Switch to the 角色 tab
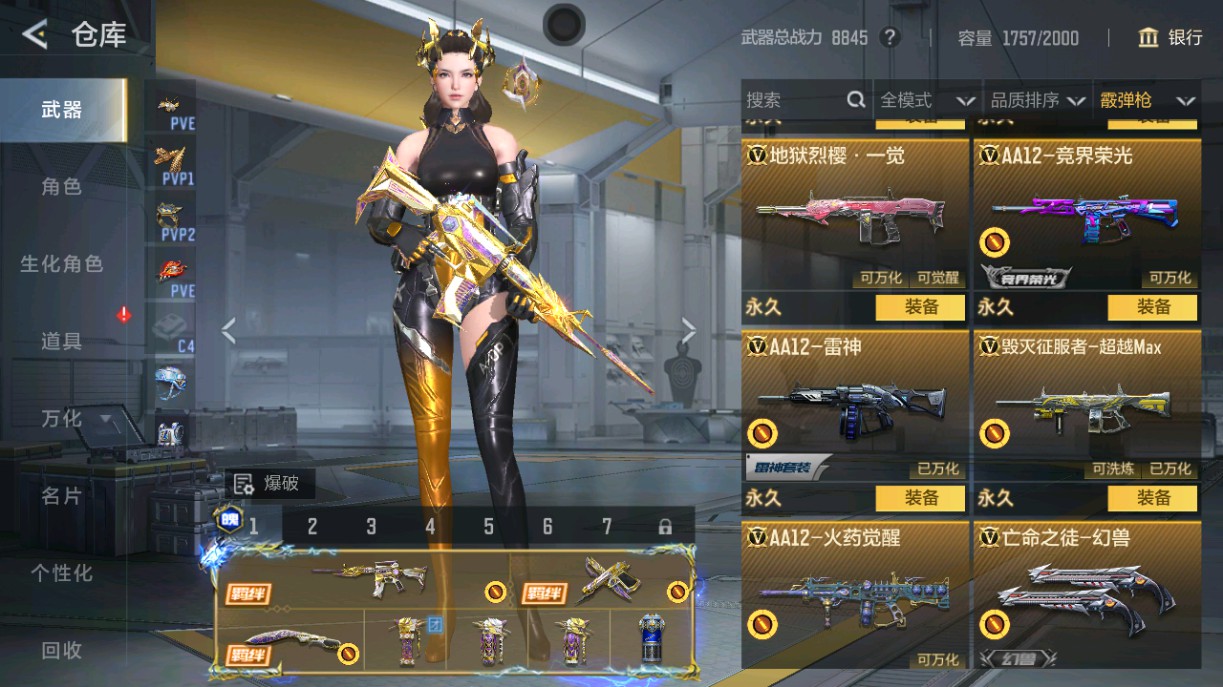 click(61, 186)
